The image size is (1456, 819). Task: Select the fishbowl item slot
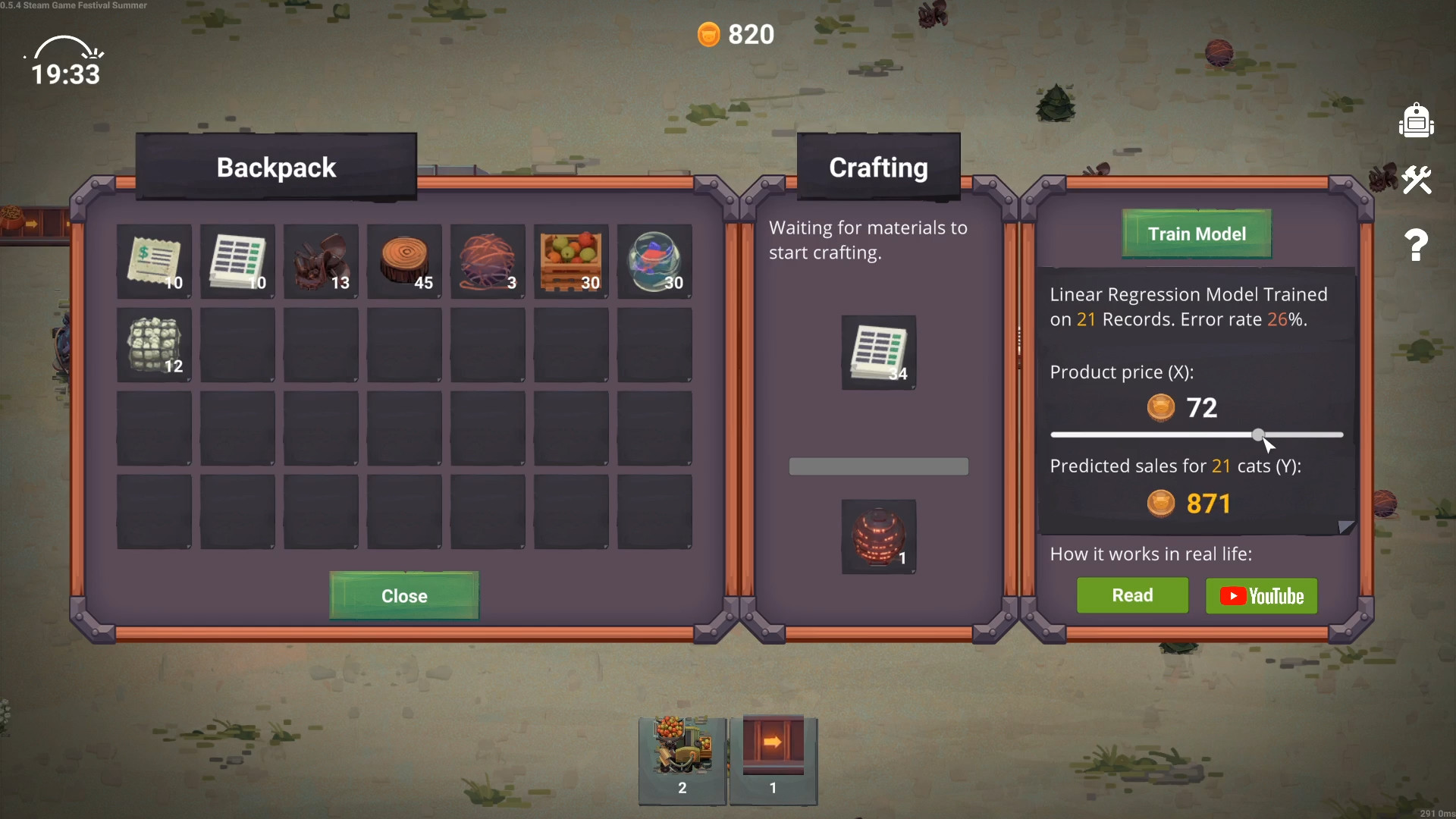[655, 262]
